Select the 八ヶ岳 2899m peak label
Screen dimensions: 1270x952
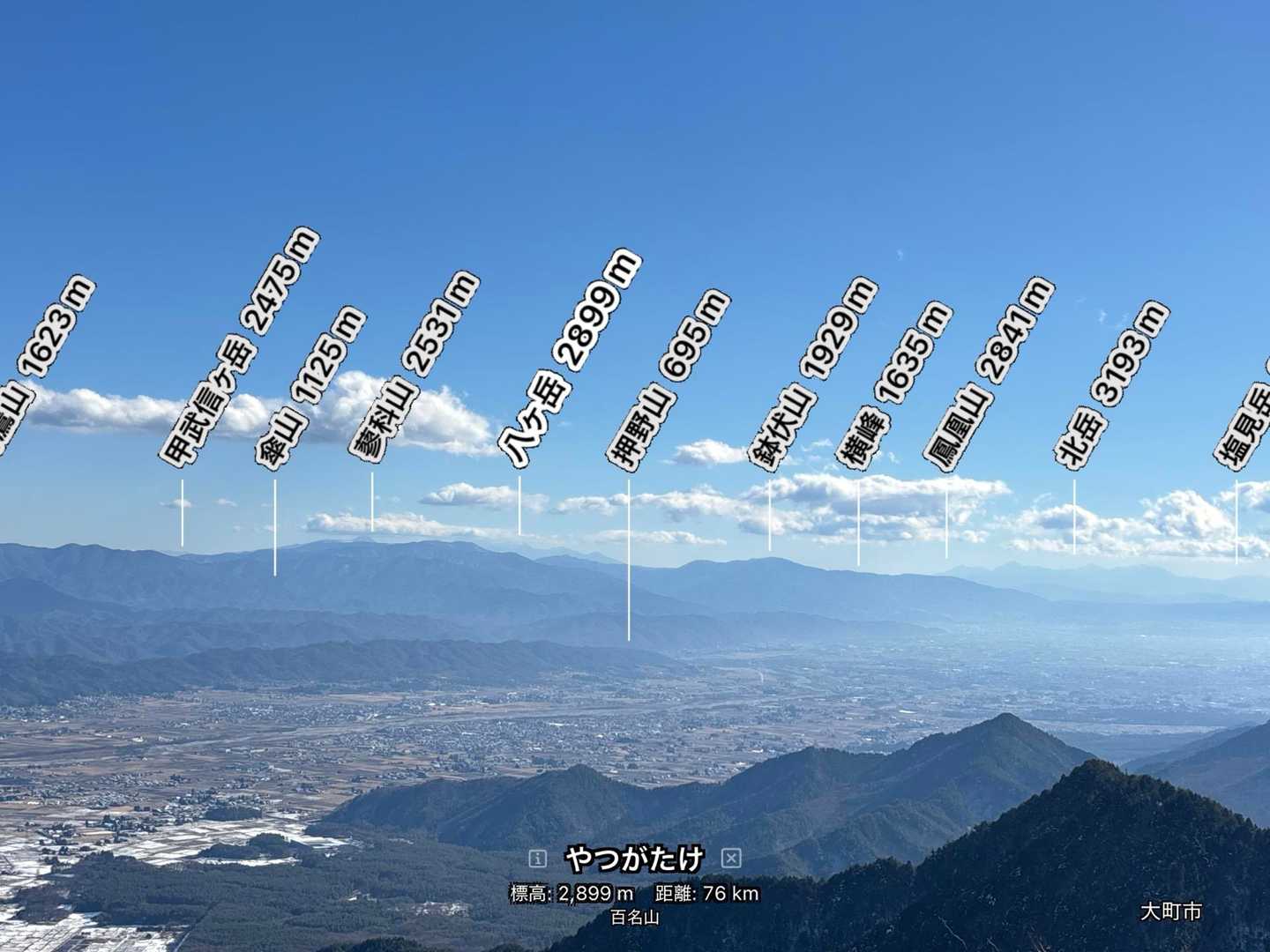click(569, 359)
